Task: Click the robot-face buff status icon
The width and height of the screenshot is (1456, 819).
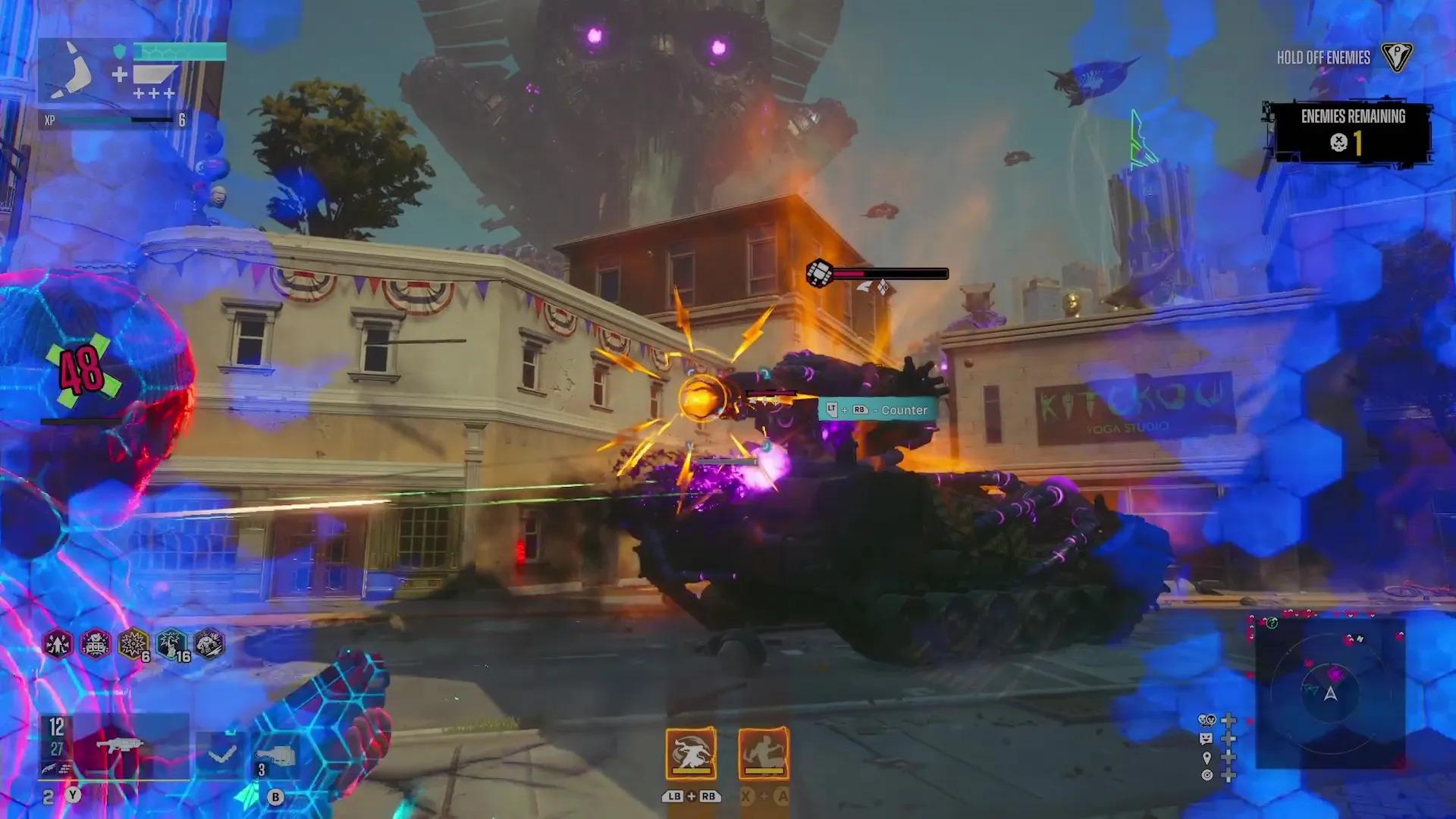Action: (96, 645)
